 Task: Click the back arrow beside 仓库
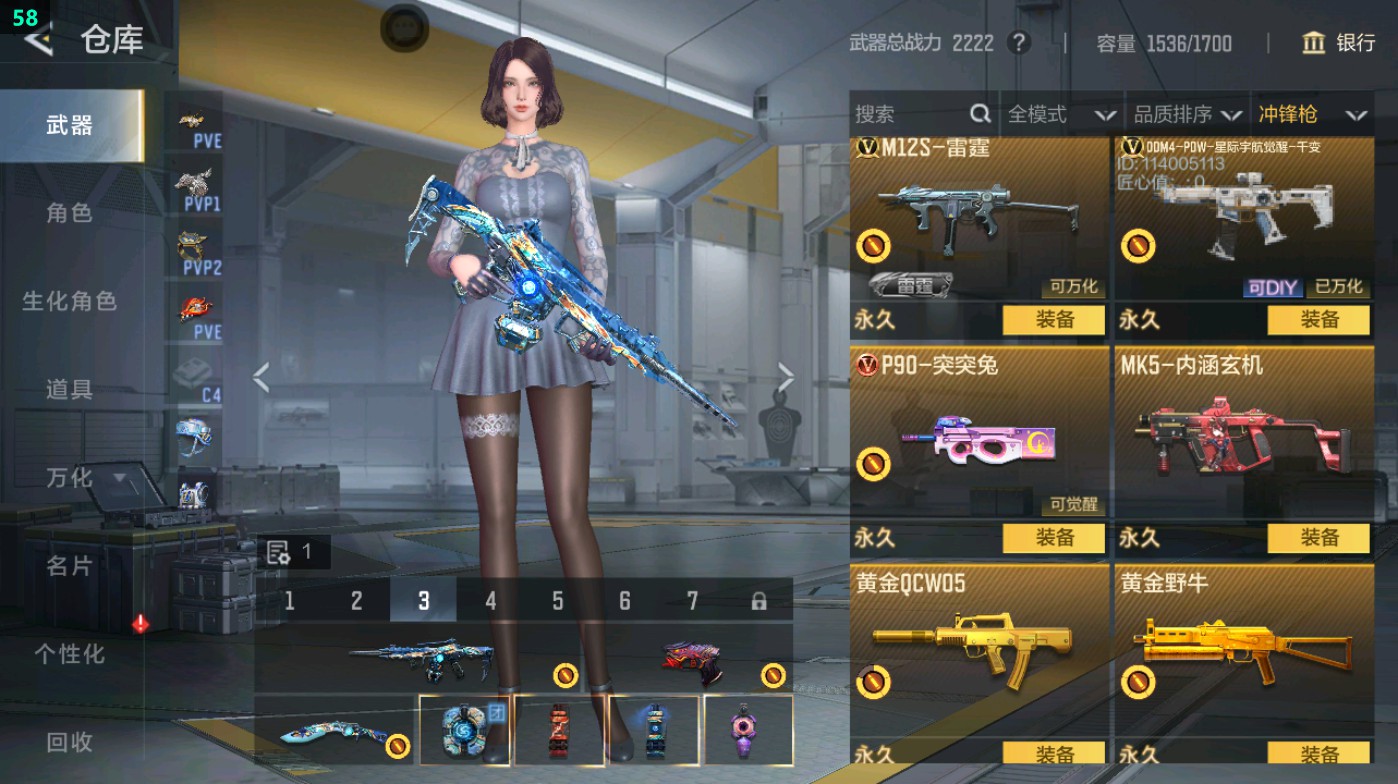point(39,41)
